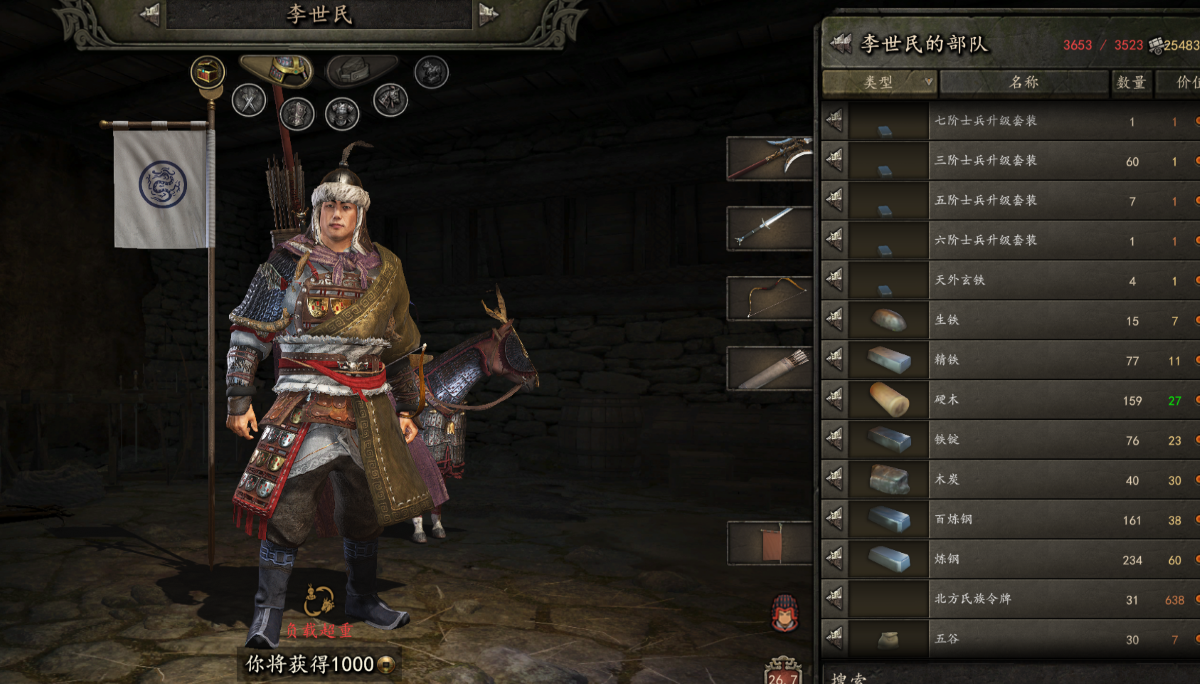Open the 类型 type sort dropdown

[x=879, y=82]
